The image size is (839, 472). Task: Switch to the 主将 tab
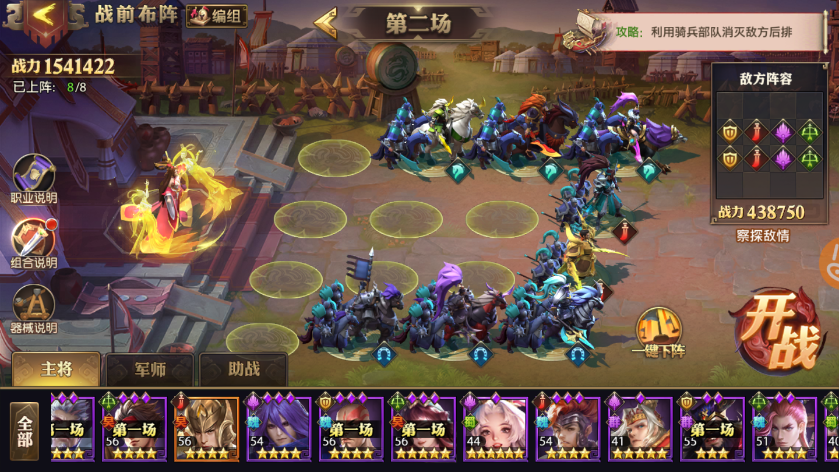coord(56,369)
